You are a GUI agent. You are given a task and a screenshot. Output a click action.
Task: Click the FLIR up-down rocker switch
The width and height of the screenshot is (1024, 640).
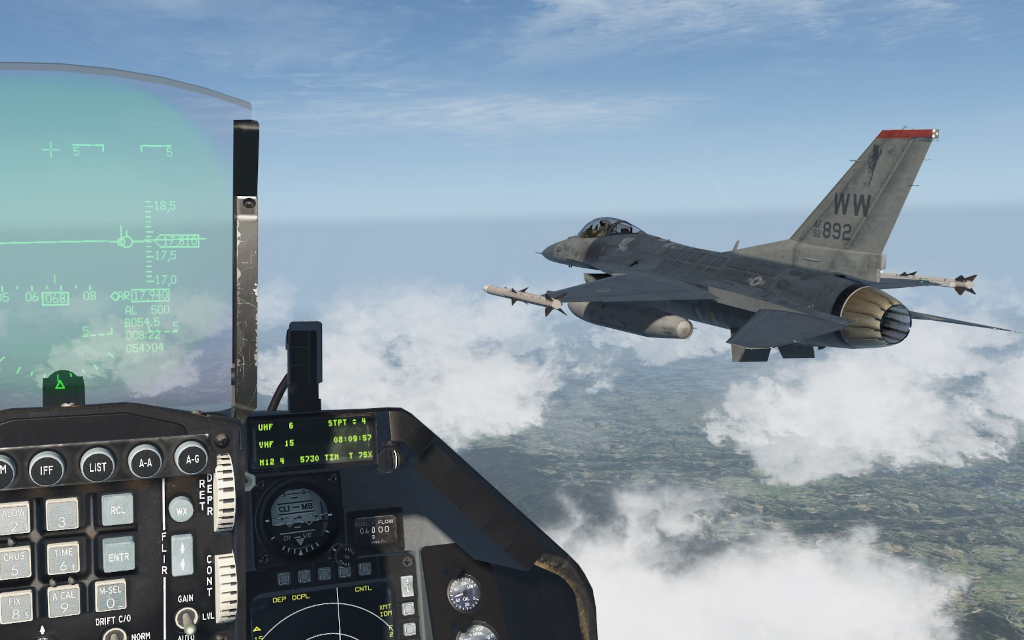coord(182,554)
